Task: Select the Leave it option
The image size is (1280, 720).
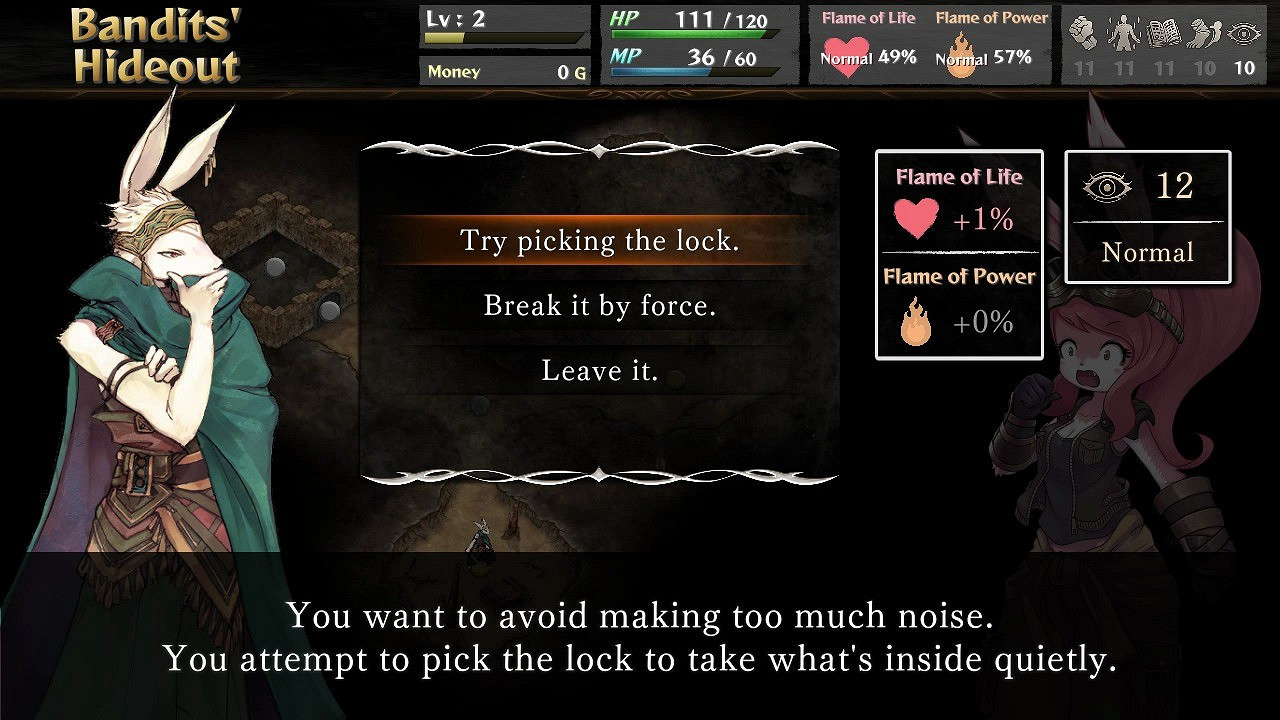Action: tap(599, 369)
